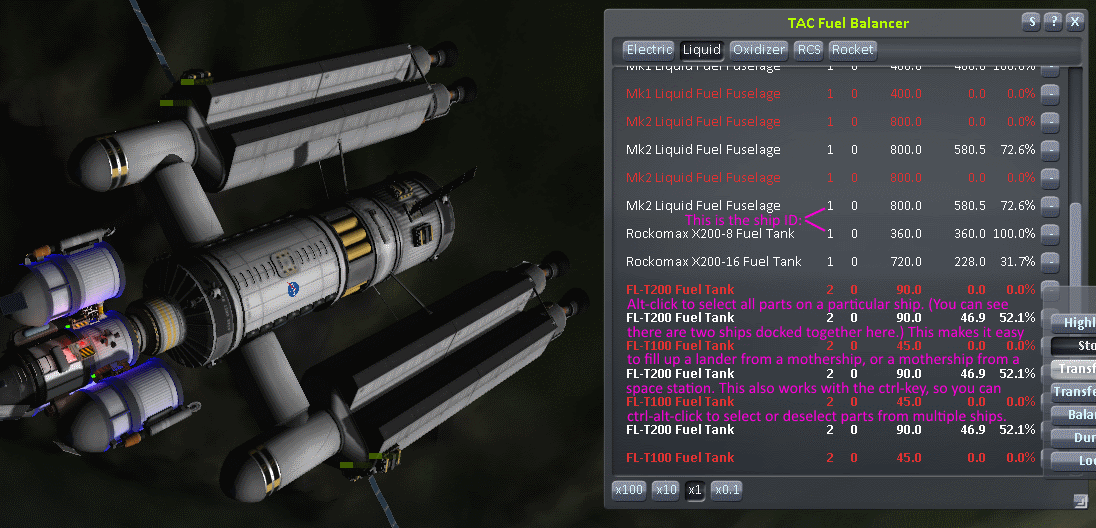Open action menu button for Rockomax X200-16 tank
The width and height of the screenshot is (1096, 528).
pos(1050,262)
